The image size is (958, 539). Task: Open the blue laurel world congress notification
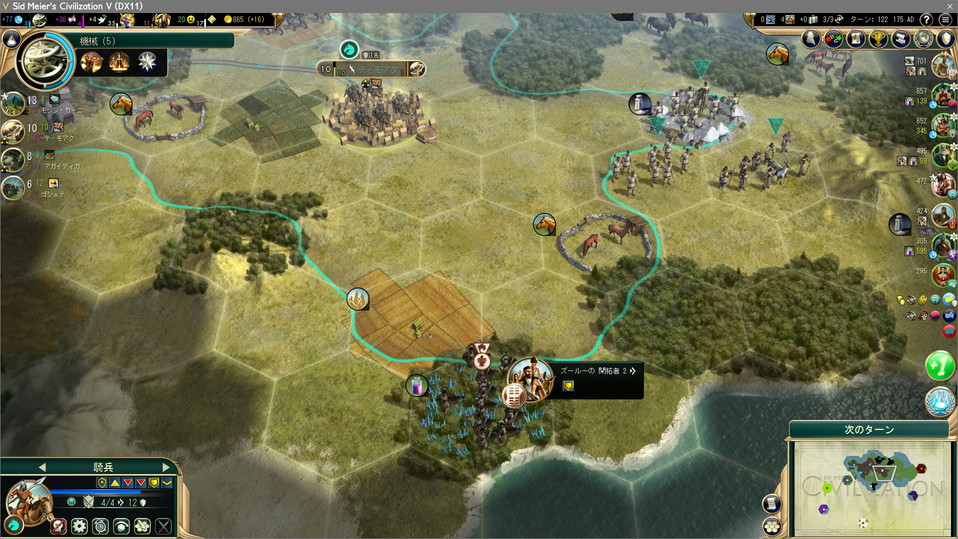939,402
